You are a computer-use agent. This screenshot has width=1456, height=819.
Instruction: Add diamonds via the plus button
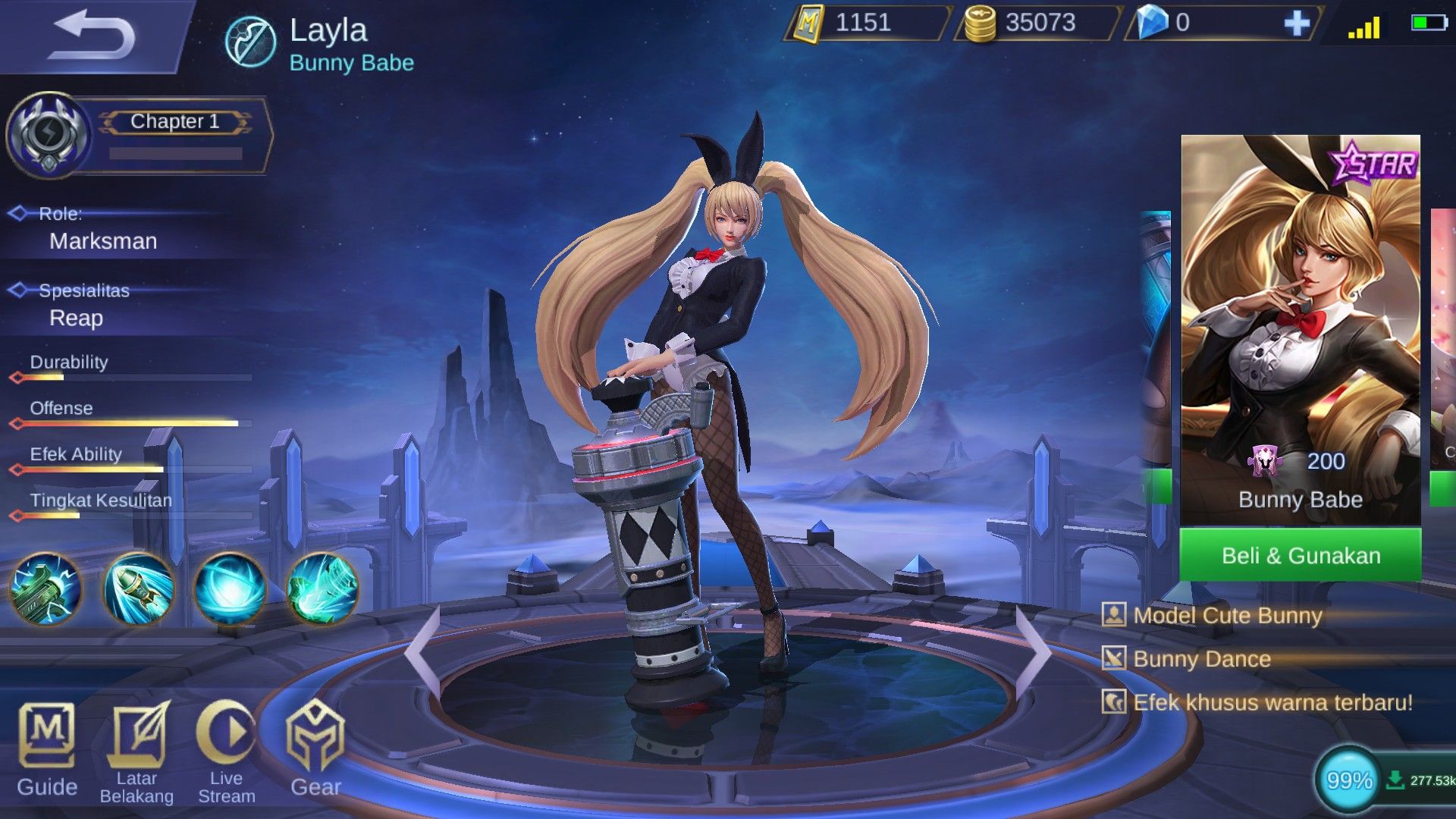1298,24
